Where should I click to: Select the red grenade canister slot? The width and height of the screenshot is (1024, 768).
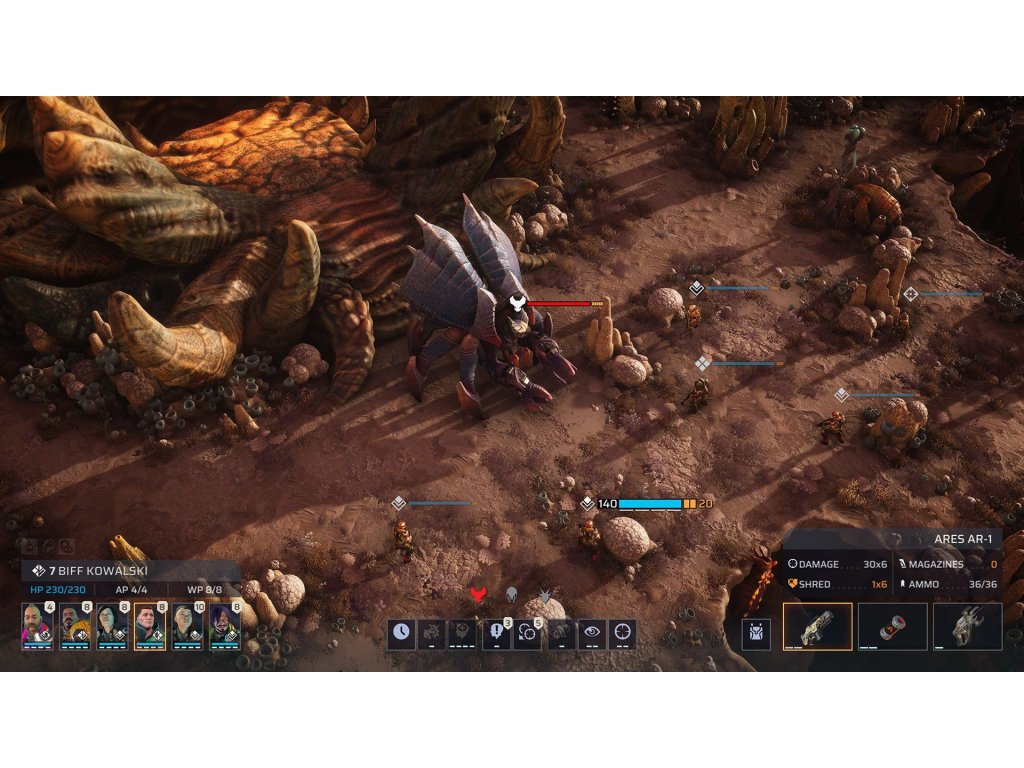(893, 627)
